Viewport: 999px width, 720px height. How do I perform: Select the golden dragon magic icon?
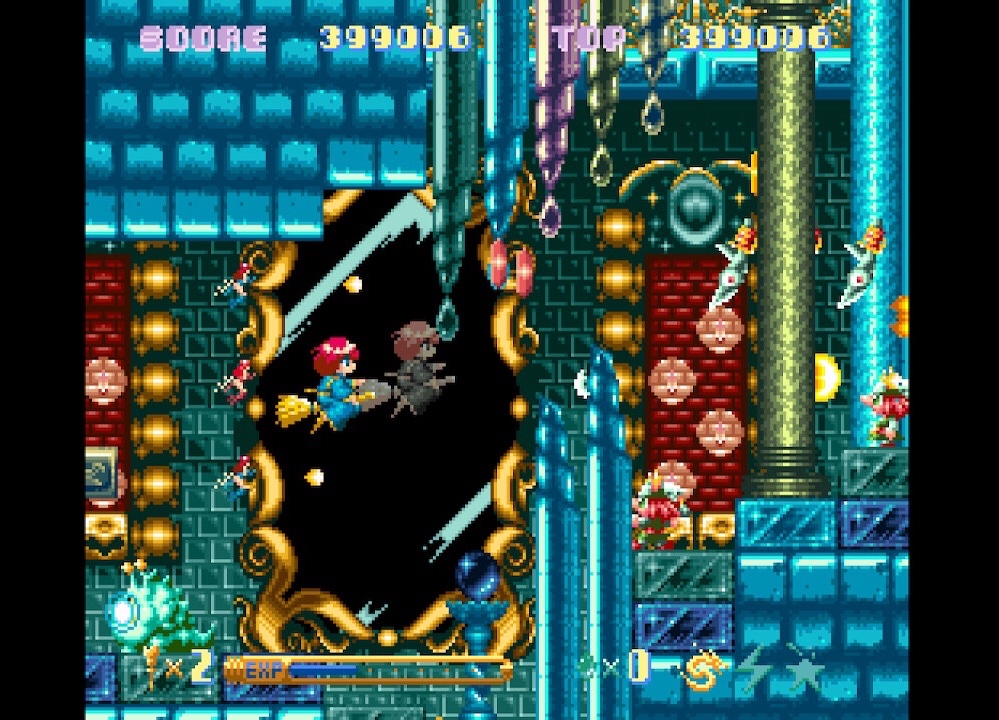[702, 668]
